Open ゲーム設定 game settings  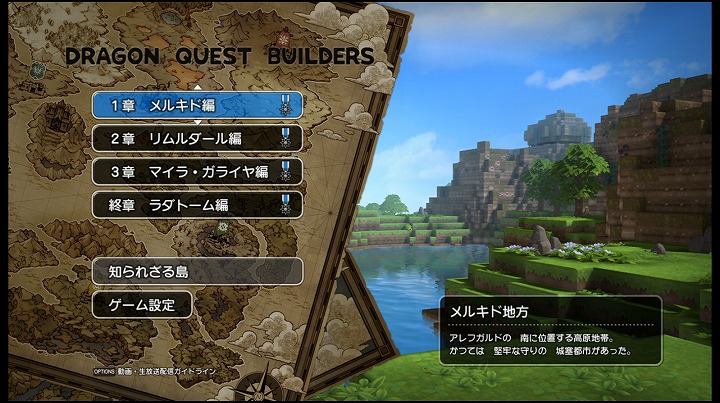142,305
